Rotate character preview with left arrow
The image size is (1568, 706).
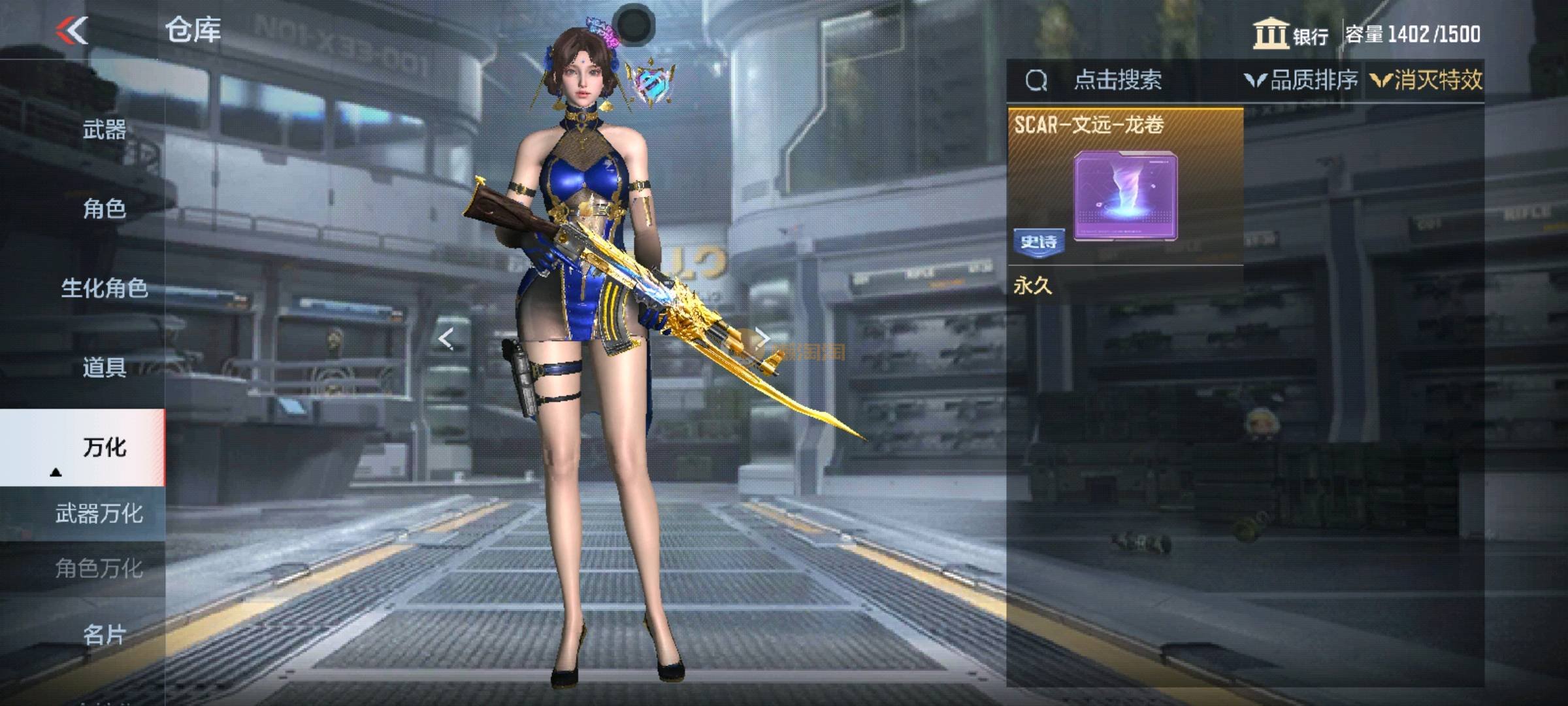446,339
